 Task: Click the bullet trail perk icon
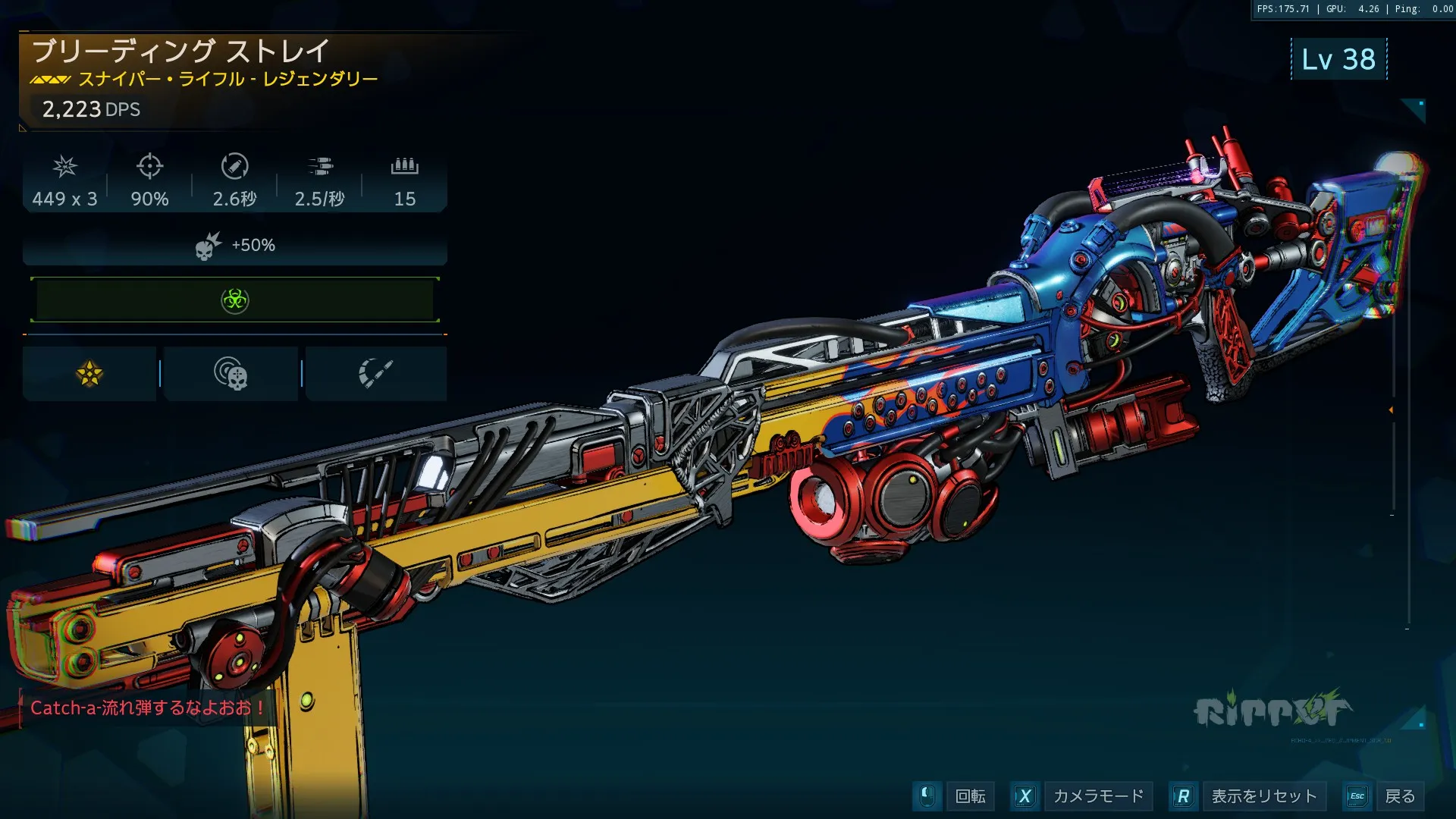[x=375, y=374]
